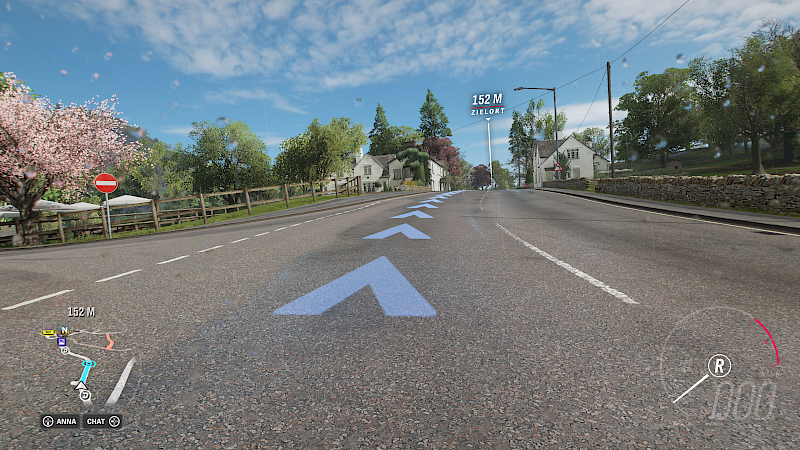
Task: Select the purple marker on the minimap
Action: tap(62, 341)
